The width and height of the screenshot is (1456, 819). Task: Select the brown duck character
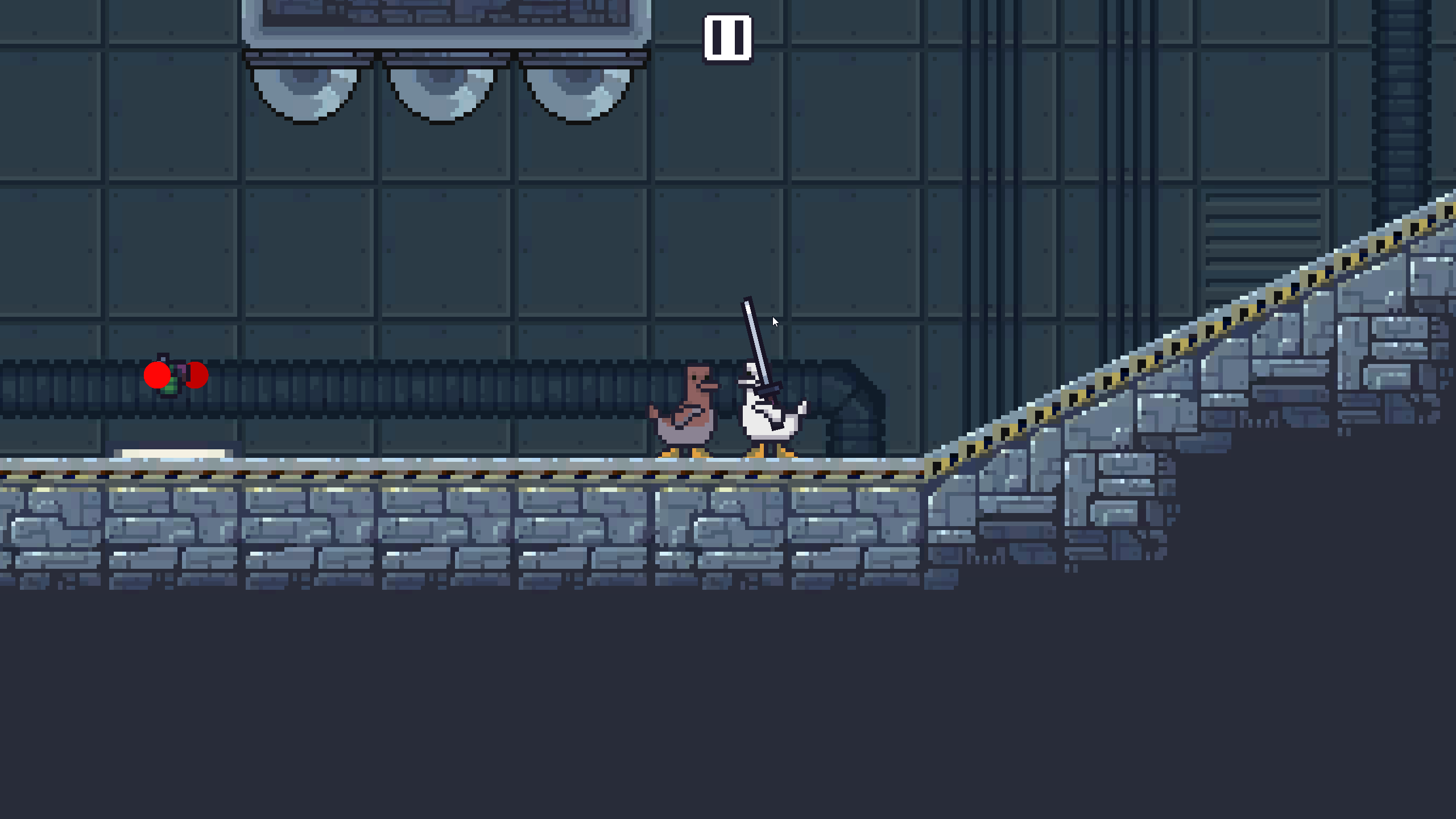[x=688, y=415]
